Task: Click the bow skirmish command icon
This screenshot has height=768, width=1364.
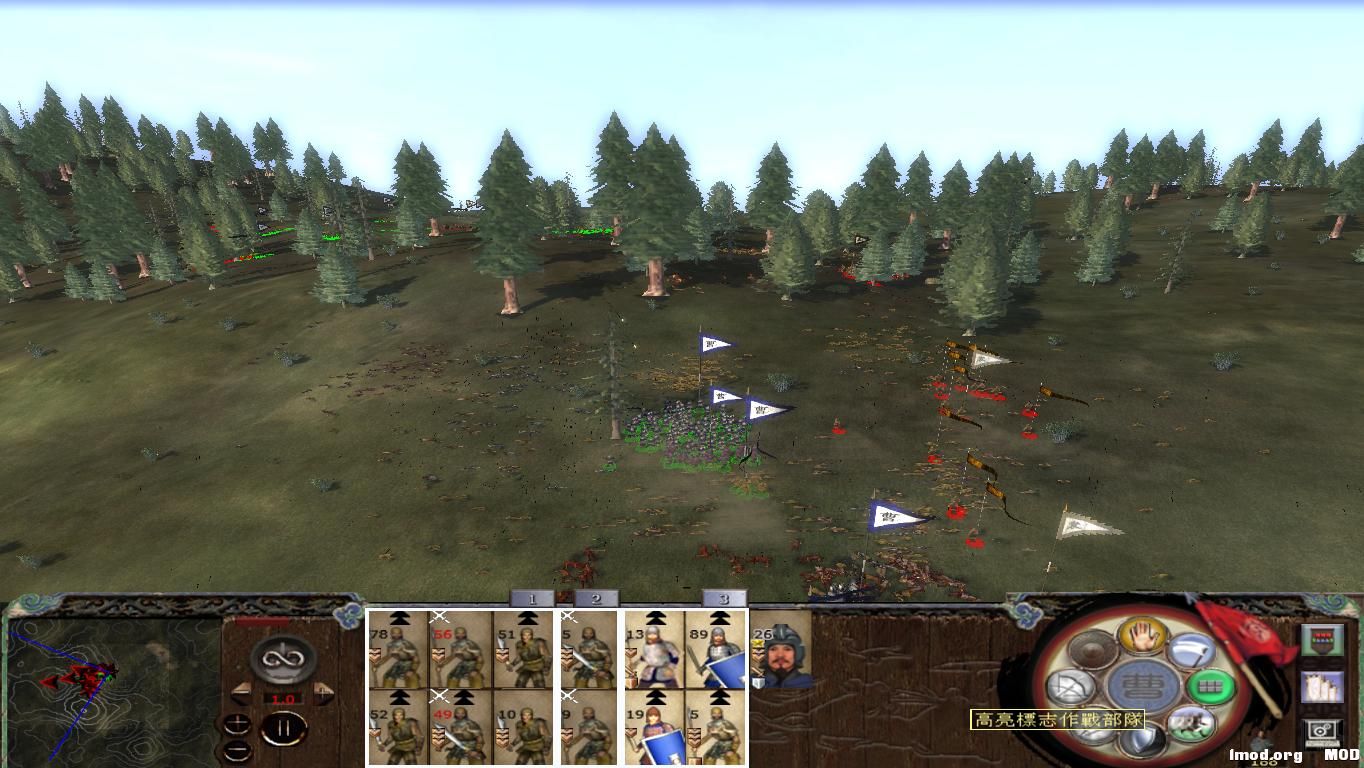Action: 1071,685
